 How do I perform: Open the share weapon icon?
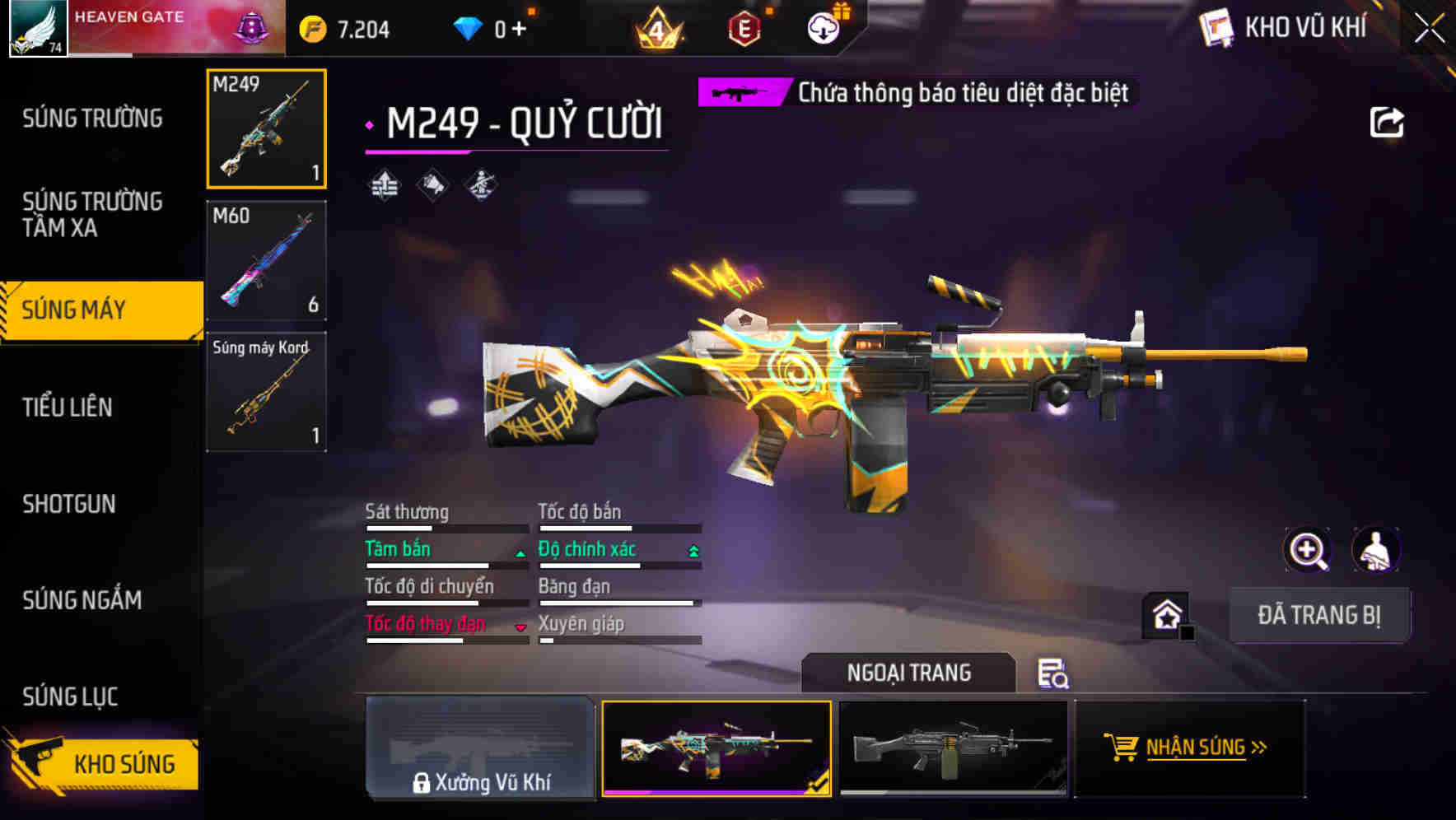point(1388,122)
